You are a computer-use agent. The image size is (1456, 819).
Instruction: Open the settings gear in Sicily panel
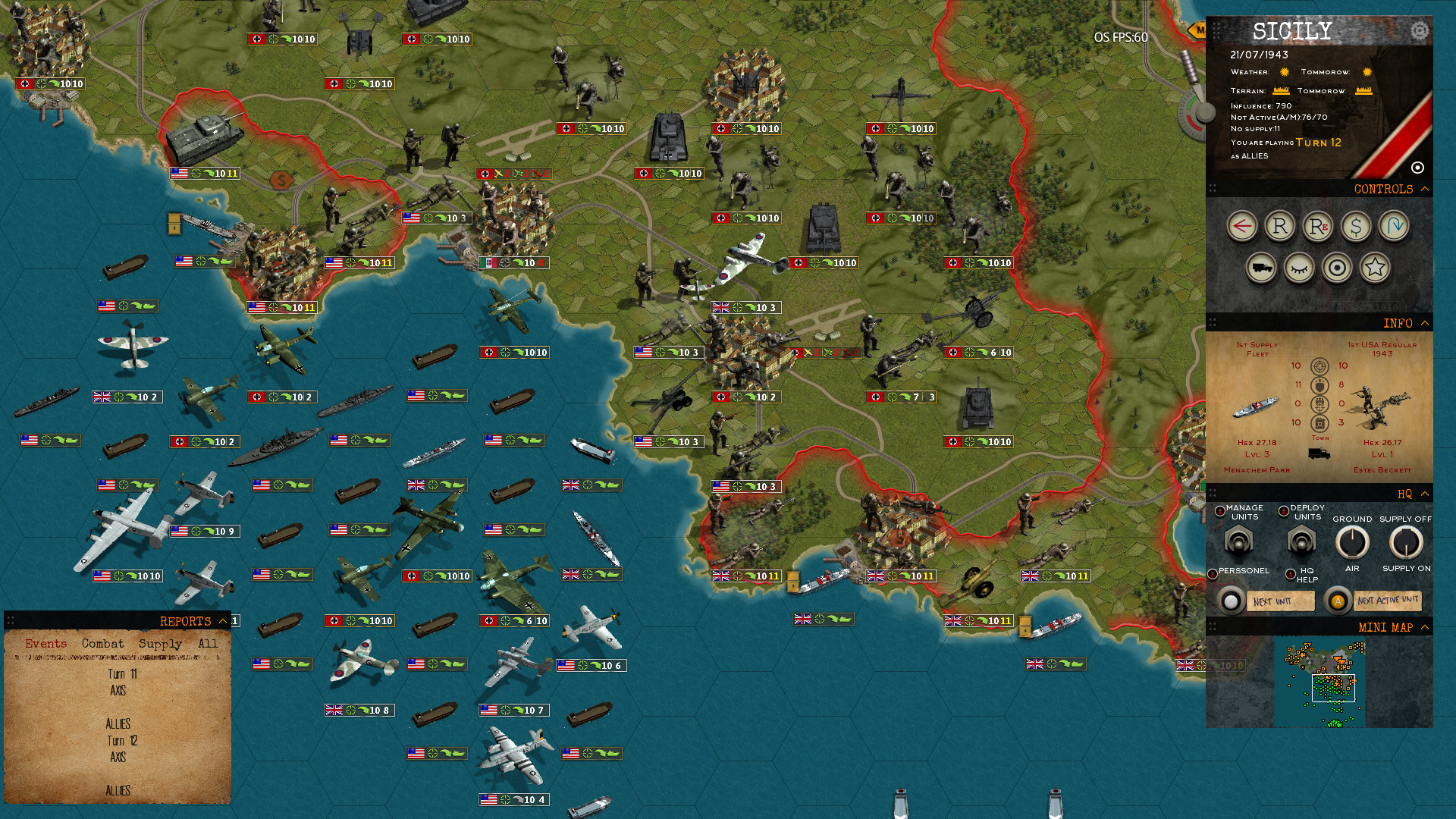pos(1418,31)
